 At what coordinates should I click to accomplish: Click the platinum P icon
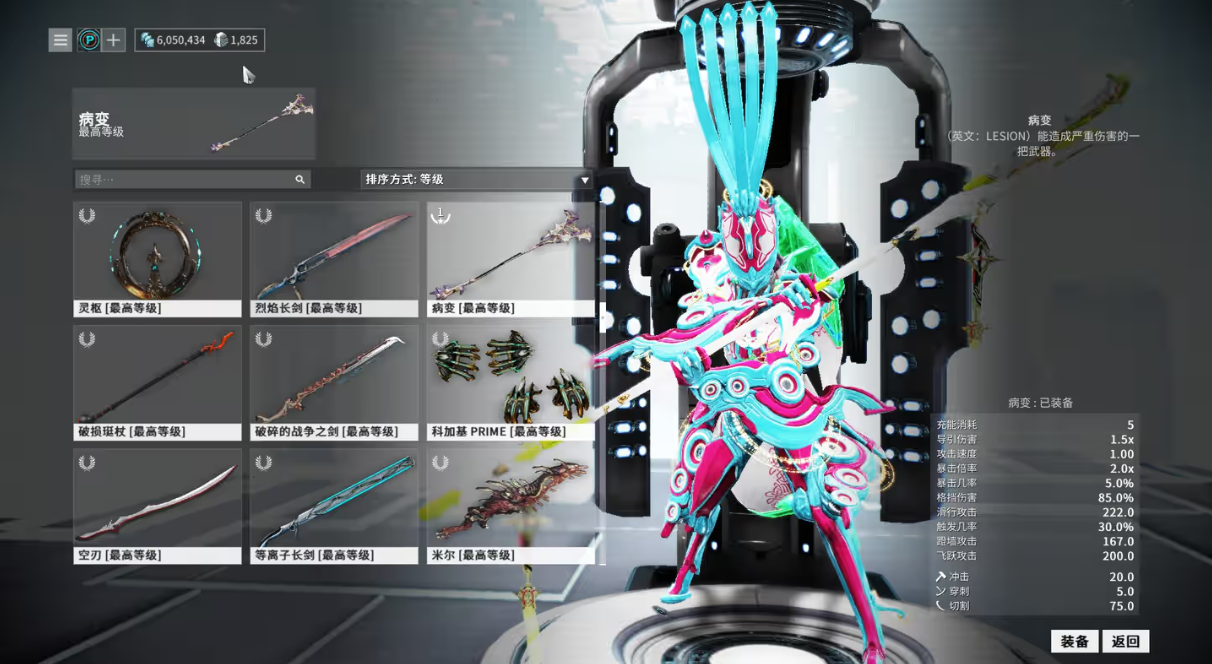click(88, 40)
